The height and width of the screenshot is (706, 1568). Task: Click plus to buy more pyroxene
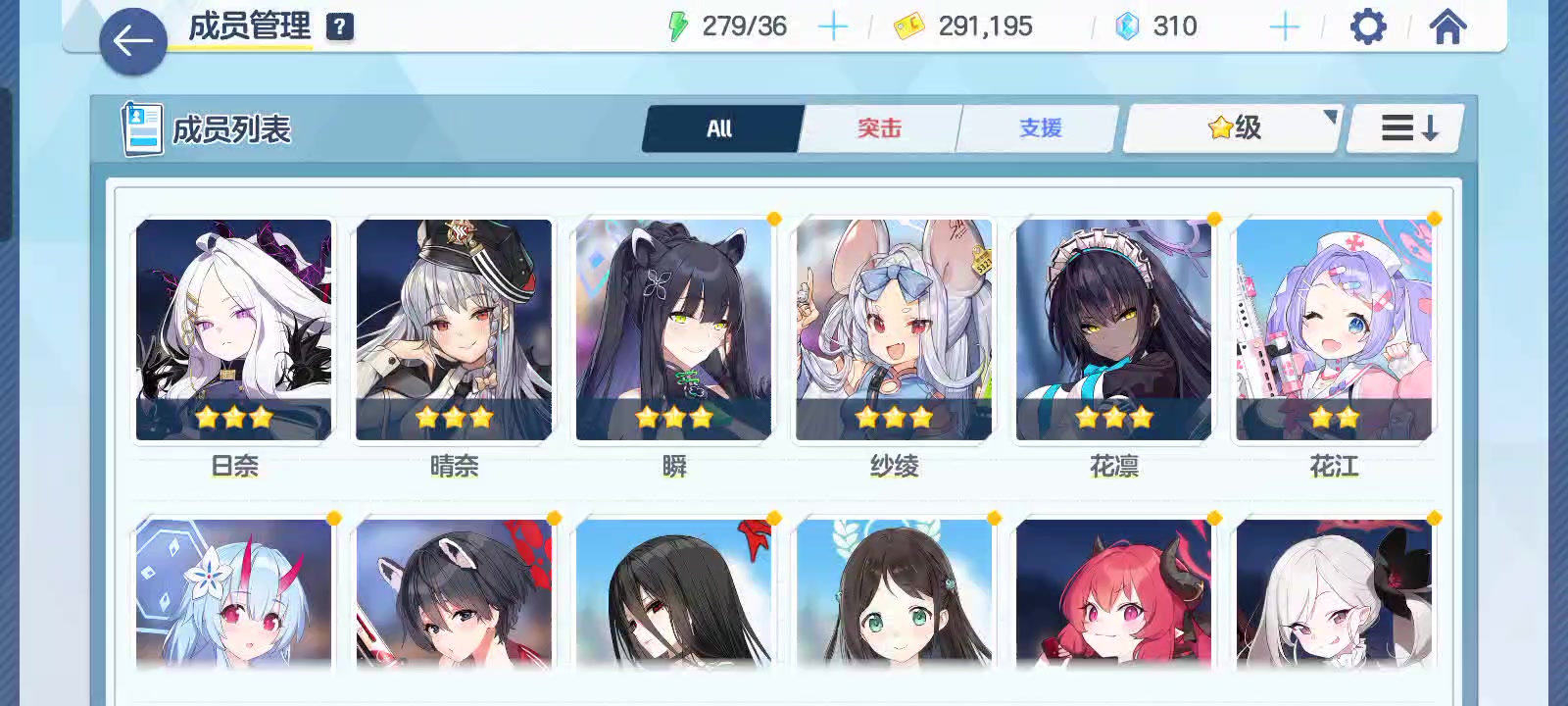[1284, 26]
